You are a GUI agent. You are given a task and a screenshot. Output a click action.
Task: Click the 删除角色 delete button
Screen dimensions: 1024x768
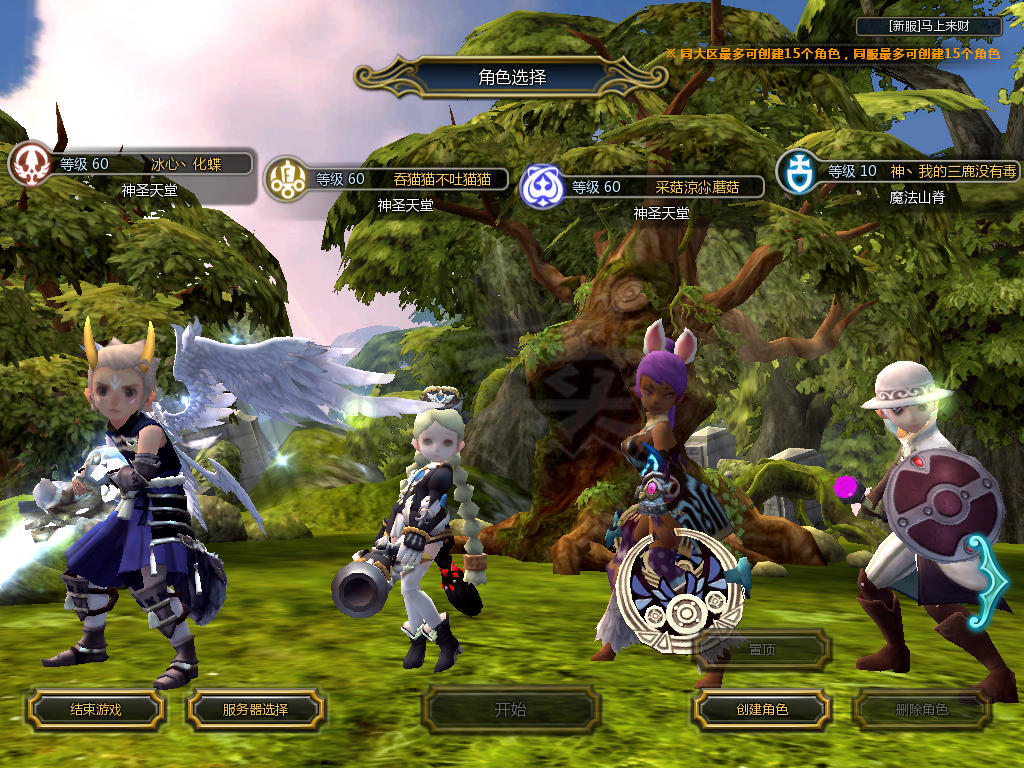[921, 710]
